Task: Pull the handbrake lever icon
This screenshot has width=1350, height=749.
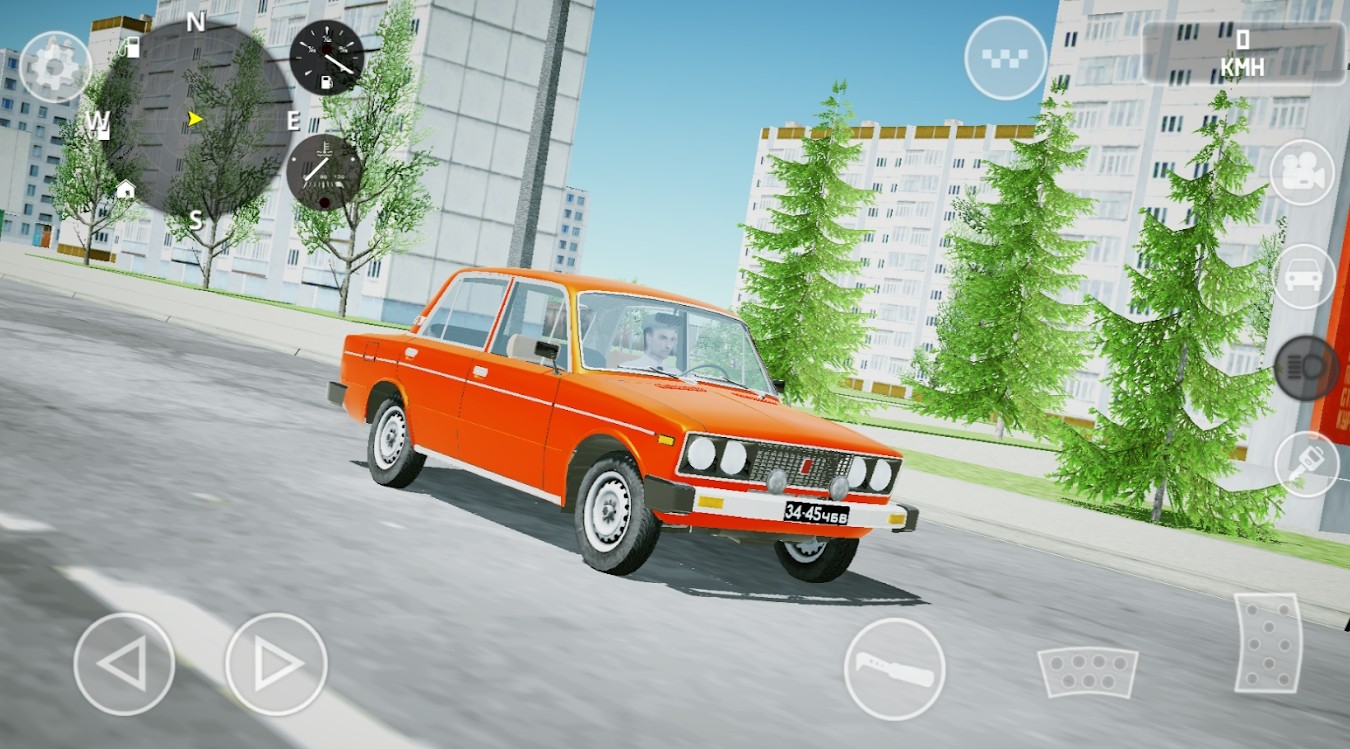Action: click(893, 668)
